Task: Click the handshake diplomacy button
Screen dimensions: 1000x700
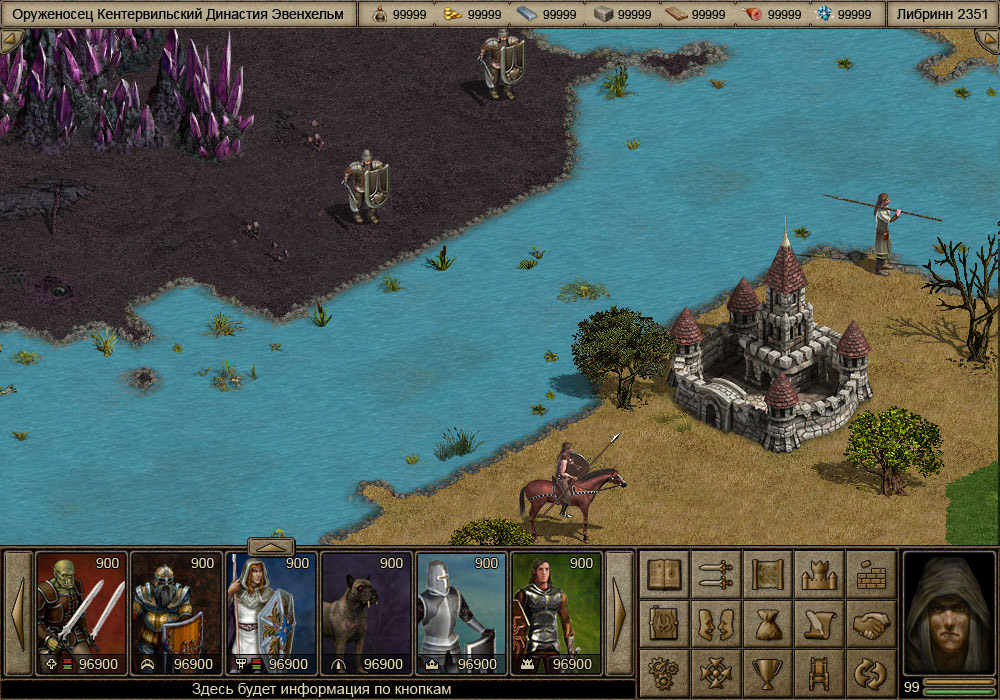Action: (871, 624)
